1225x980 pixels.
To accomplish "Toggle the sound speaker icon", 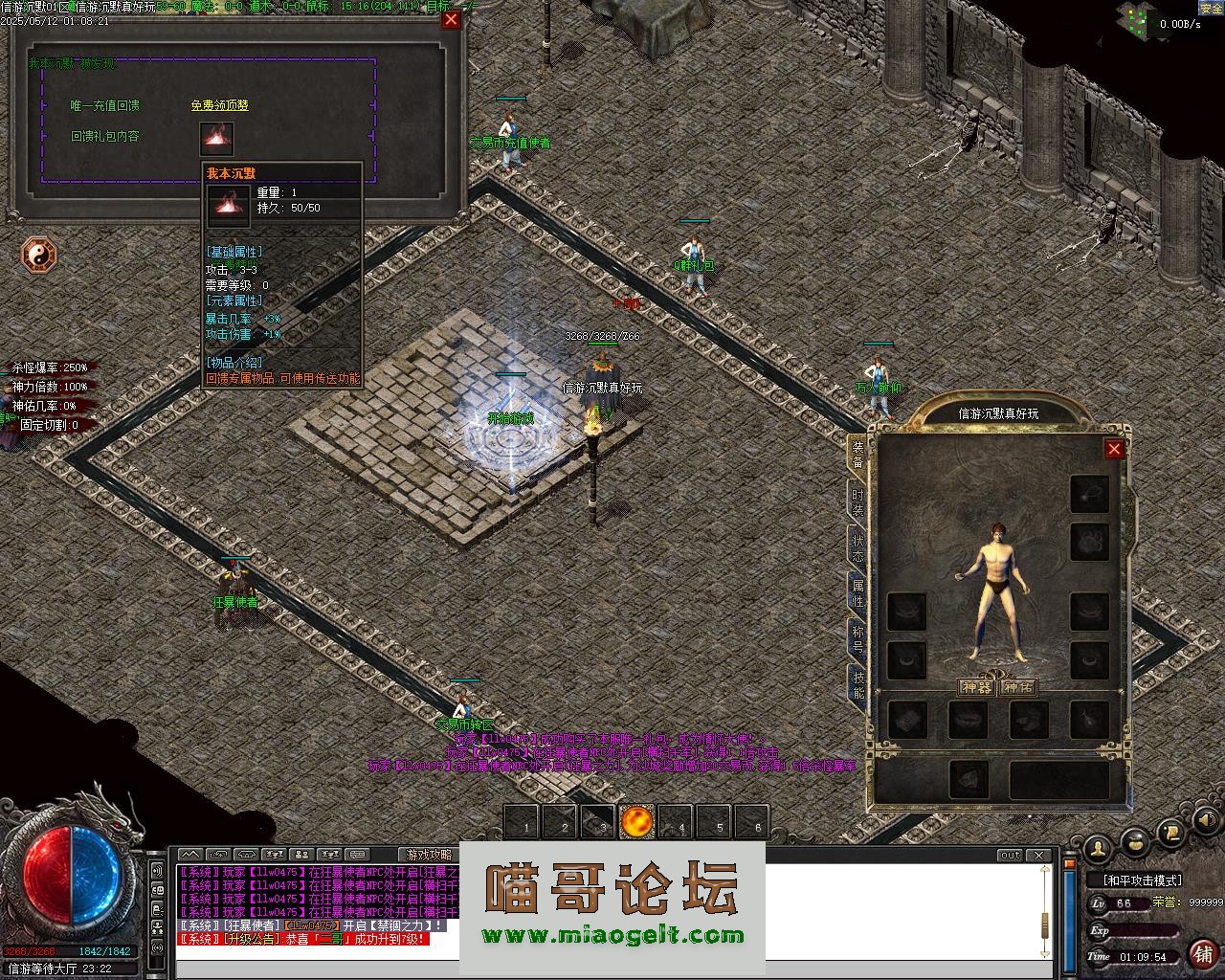I will [1205, 820].
